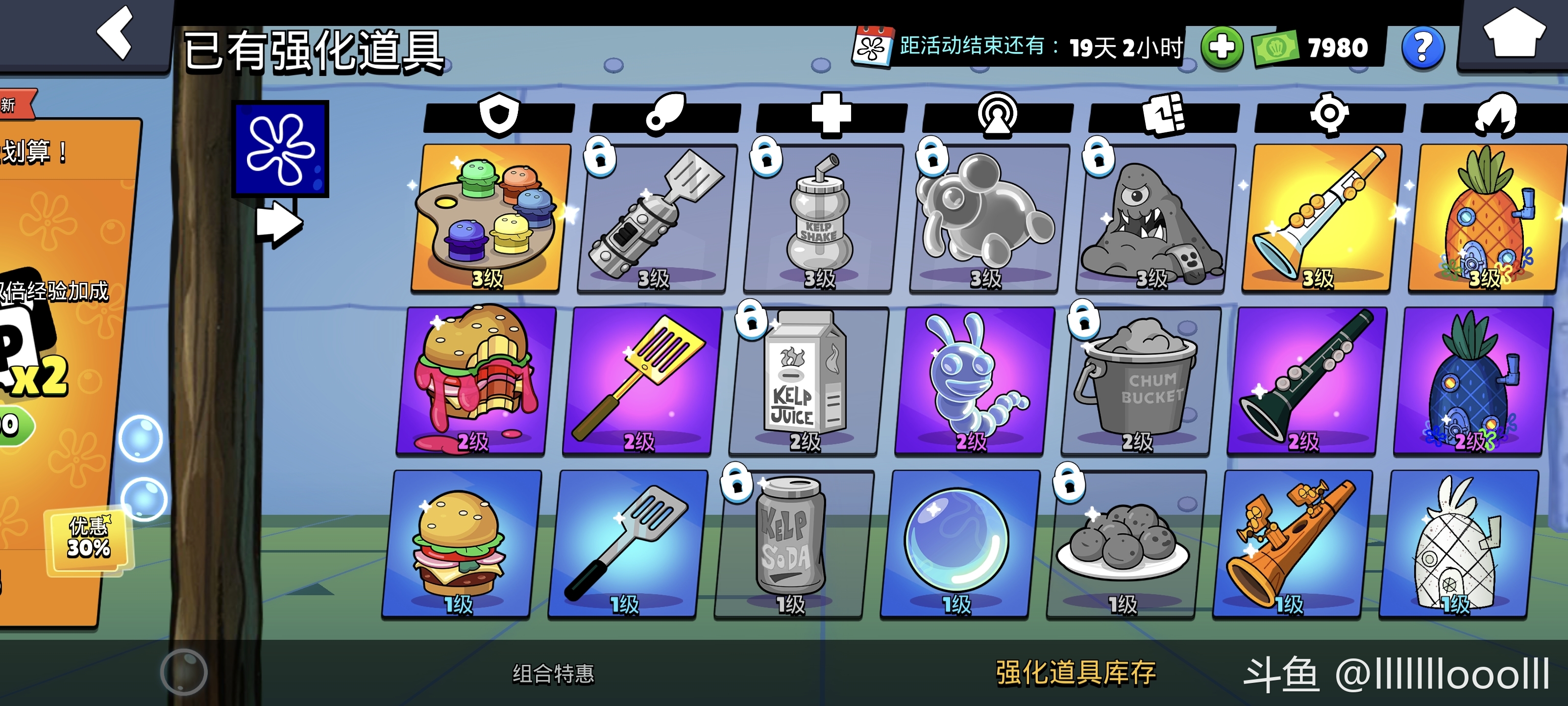The image size is (1568, 706).
Task: Open the blue question mark help
Action: 1422,48
